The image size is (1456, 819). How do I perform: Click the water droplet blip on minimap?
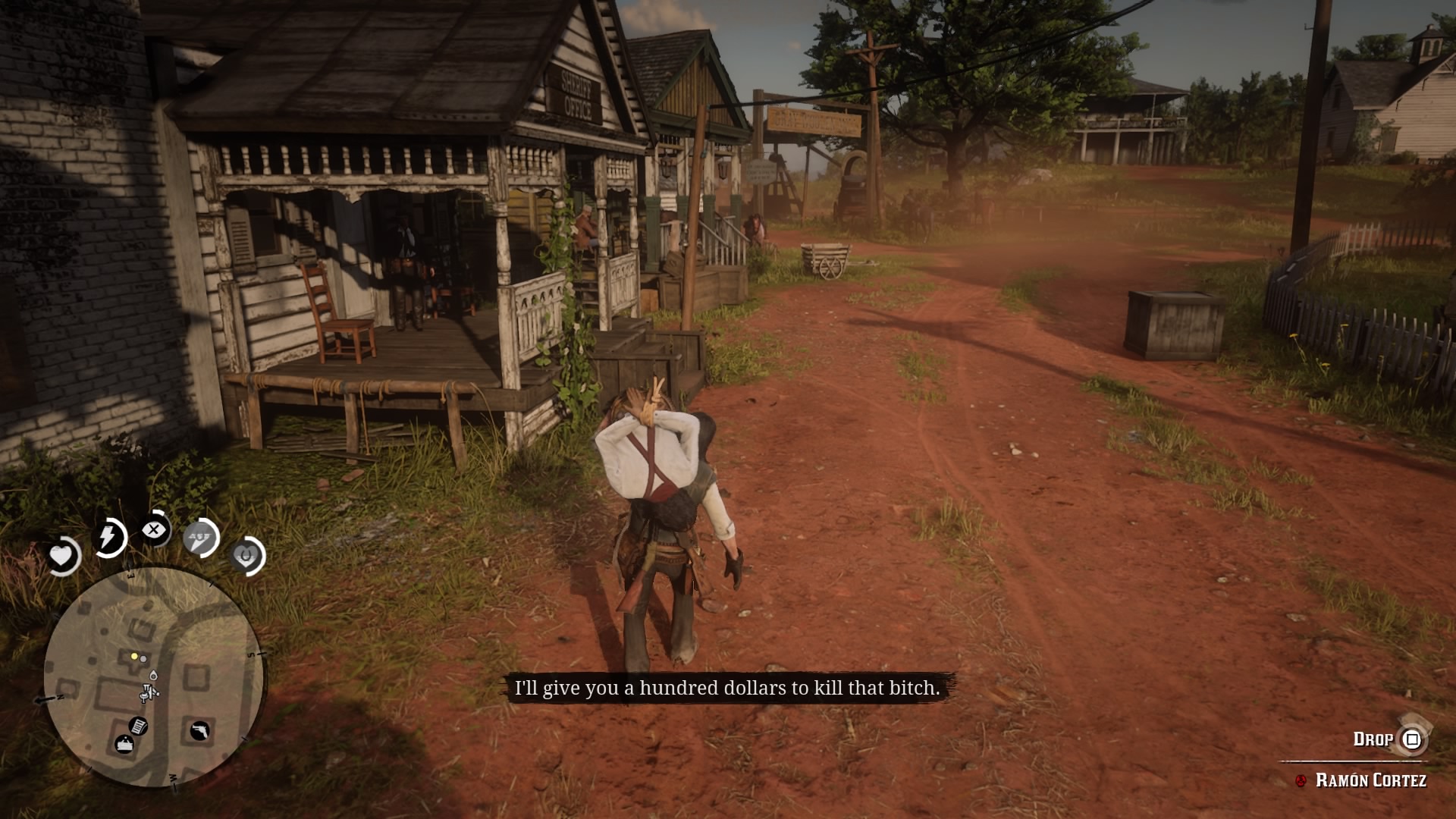153,676
